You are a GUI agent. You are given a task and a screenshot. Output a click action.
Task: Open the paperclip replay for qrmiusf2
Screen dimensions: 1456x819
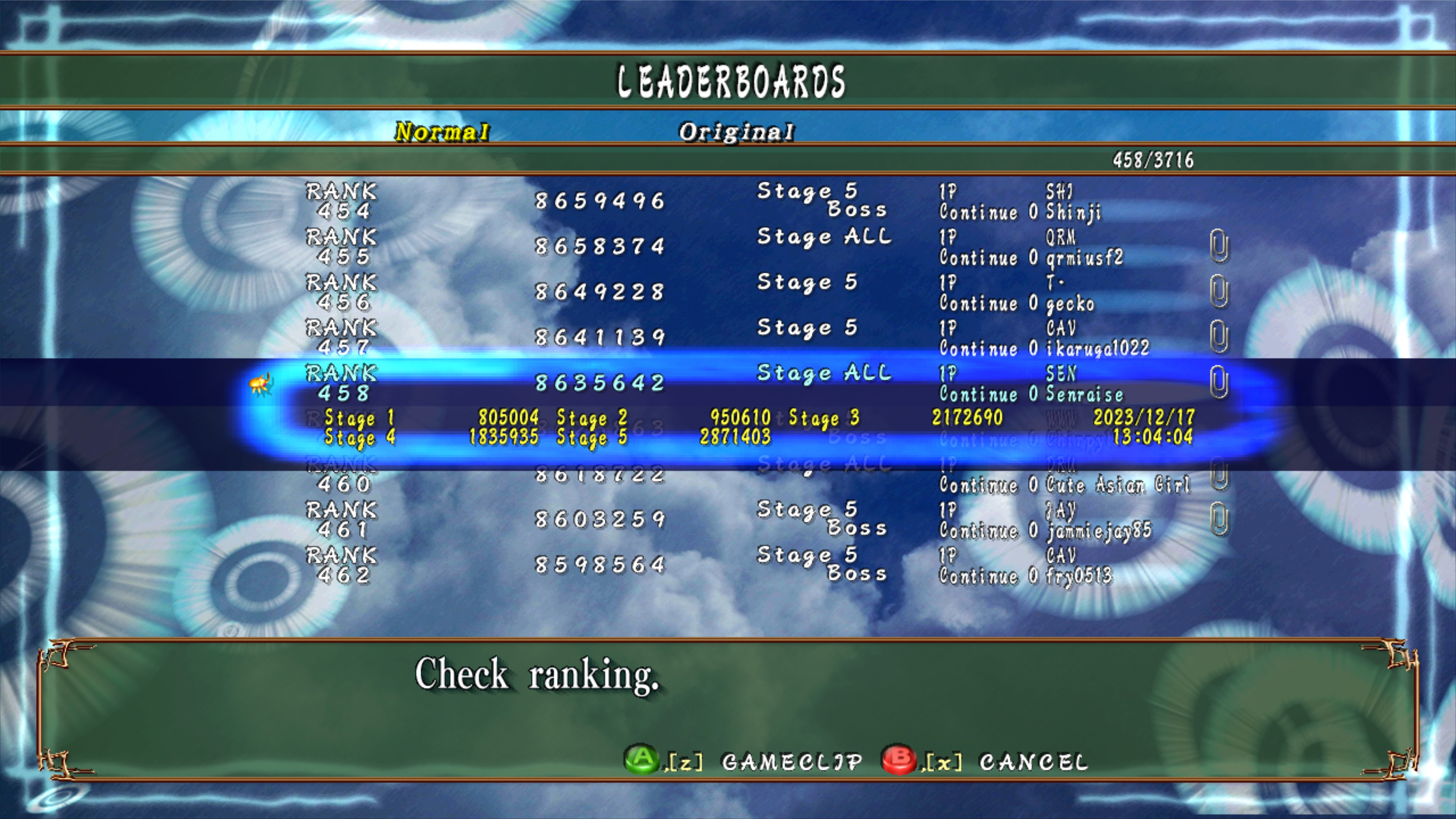1219,246
